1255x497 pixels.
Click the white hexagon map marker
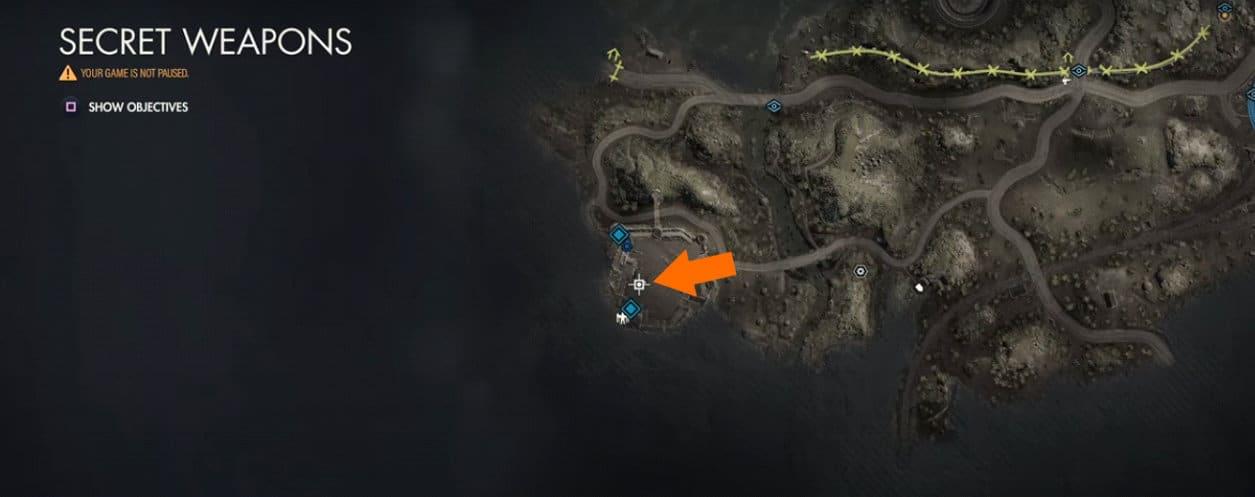[x=860, y=270]
